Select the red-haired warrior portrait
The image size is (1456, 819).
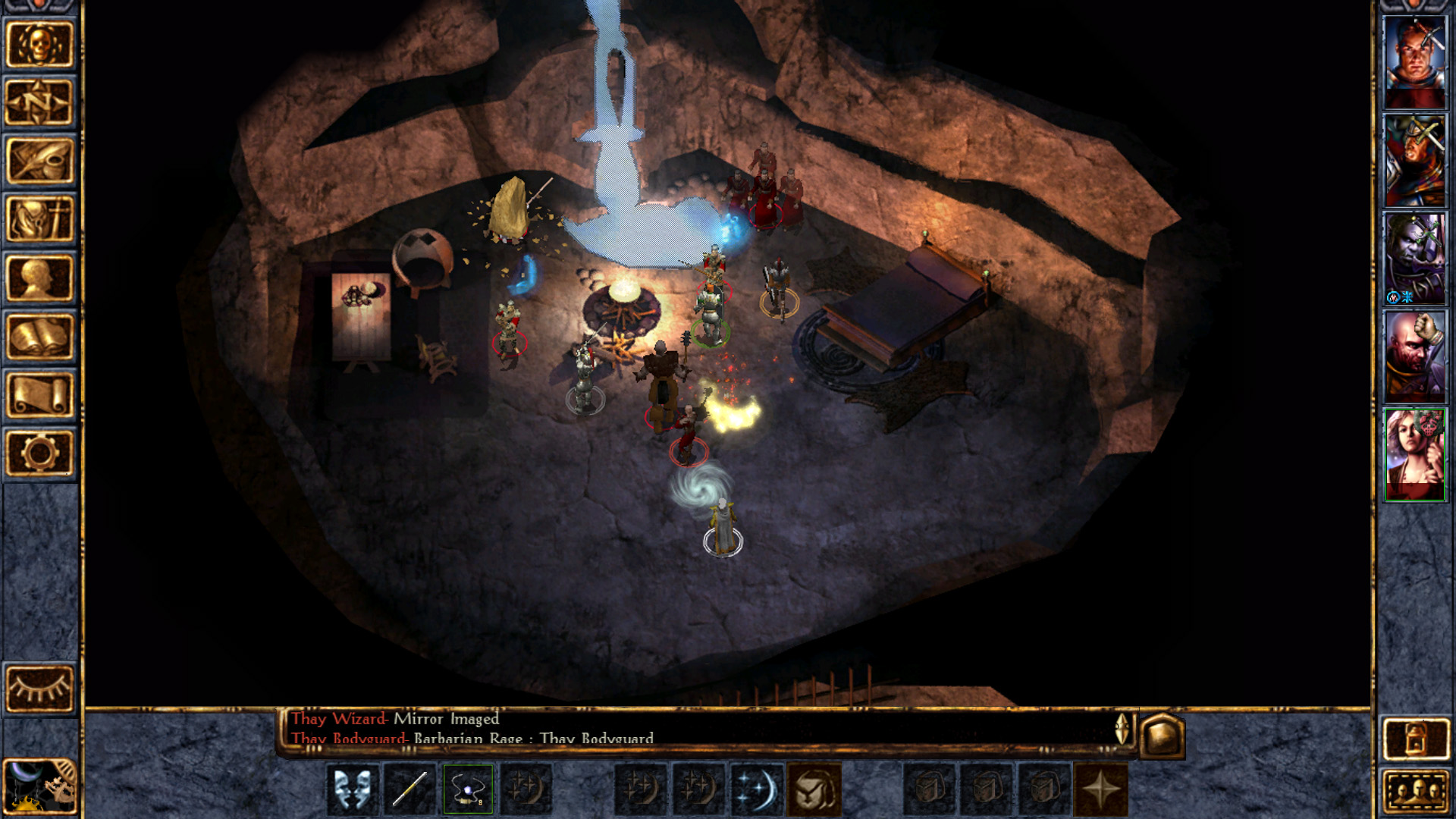pos(1414,62)
